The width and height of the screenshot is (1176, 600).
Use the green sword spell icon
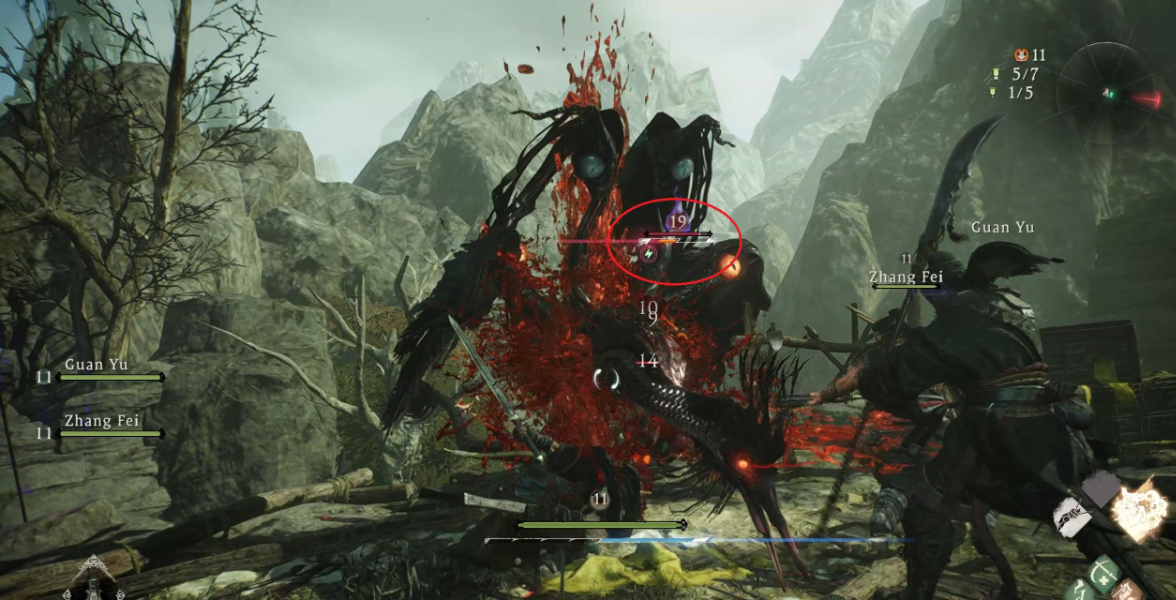pyautogui.click(x=1105, y=575)
